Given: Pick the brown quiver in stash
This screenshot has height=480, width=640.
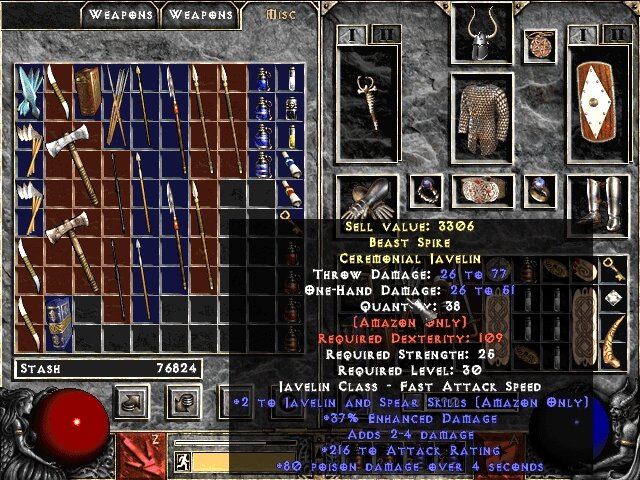Looking at the screenshot, I should click(x=88, y=91).
